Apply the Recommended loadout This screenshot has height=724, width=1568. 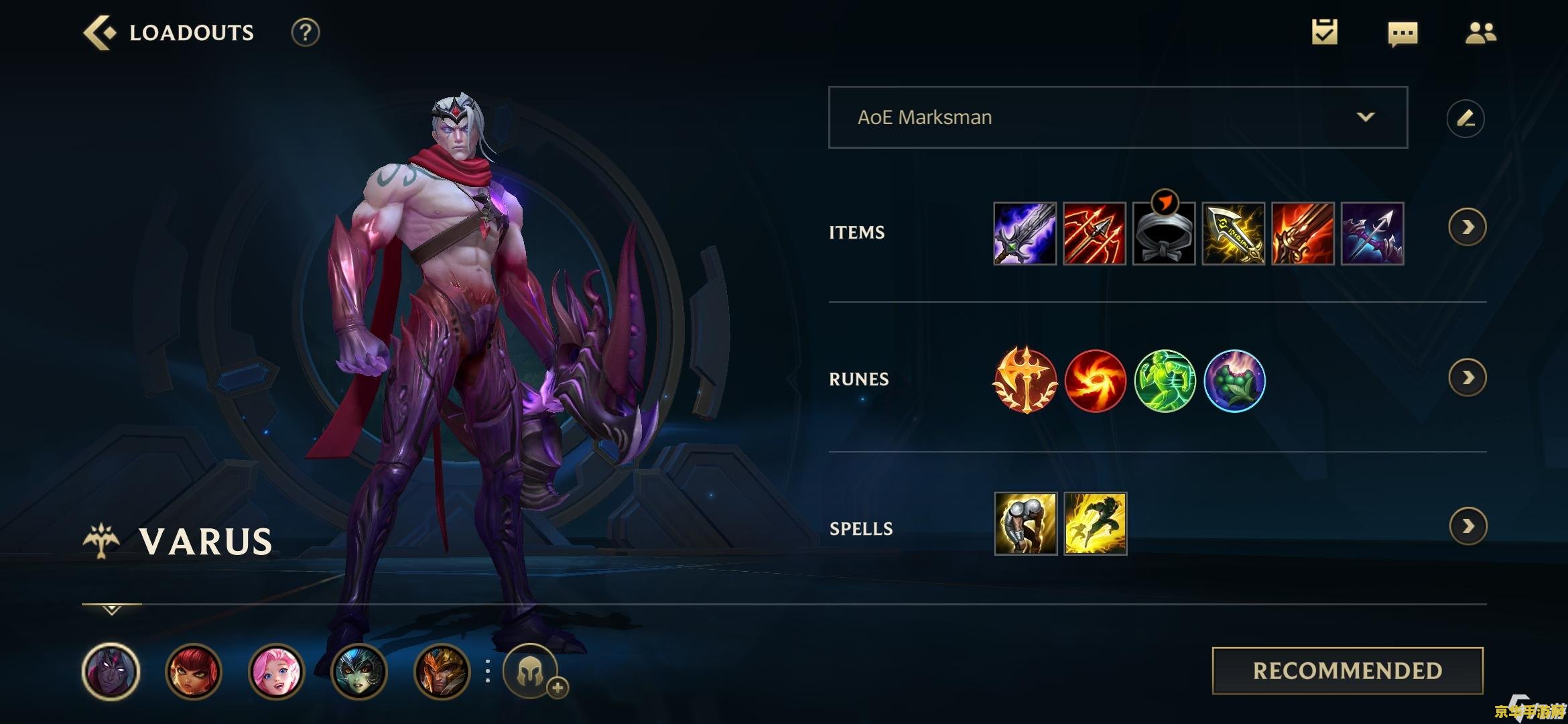(1348, 670)
